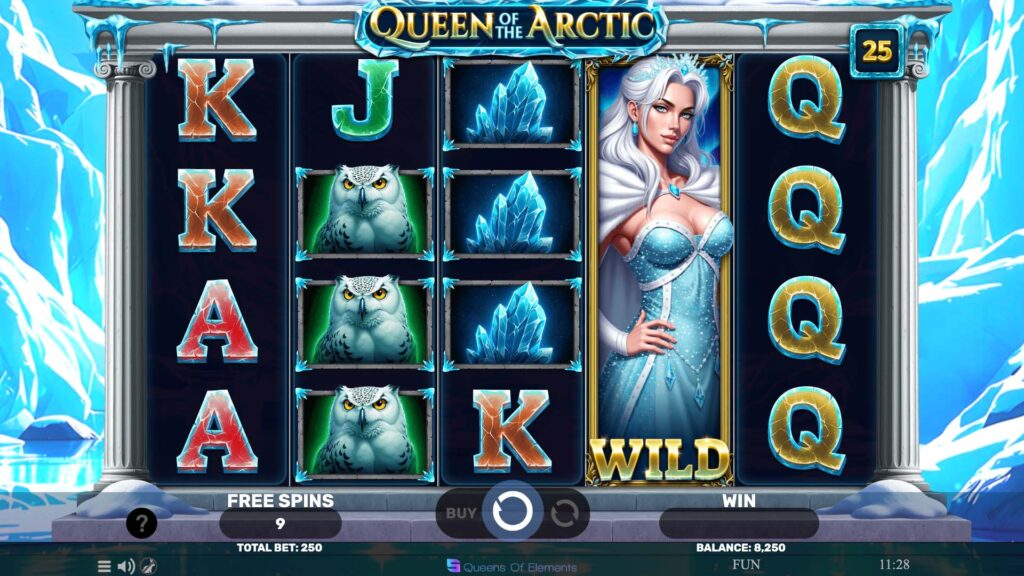This screenshot has height=576, width=1024.
Task: Open the question mark help info
Action: 141,523
